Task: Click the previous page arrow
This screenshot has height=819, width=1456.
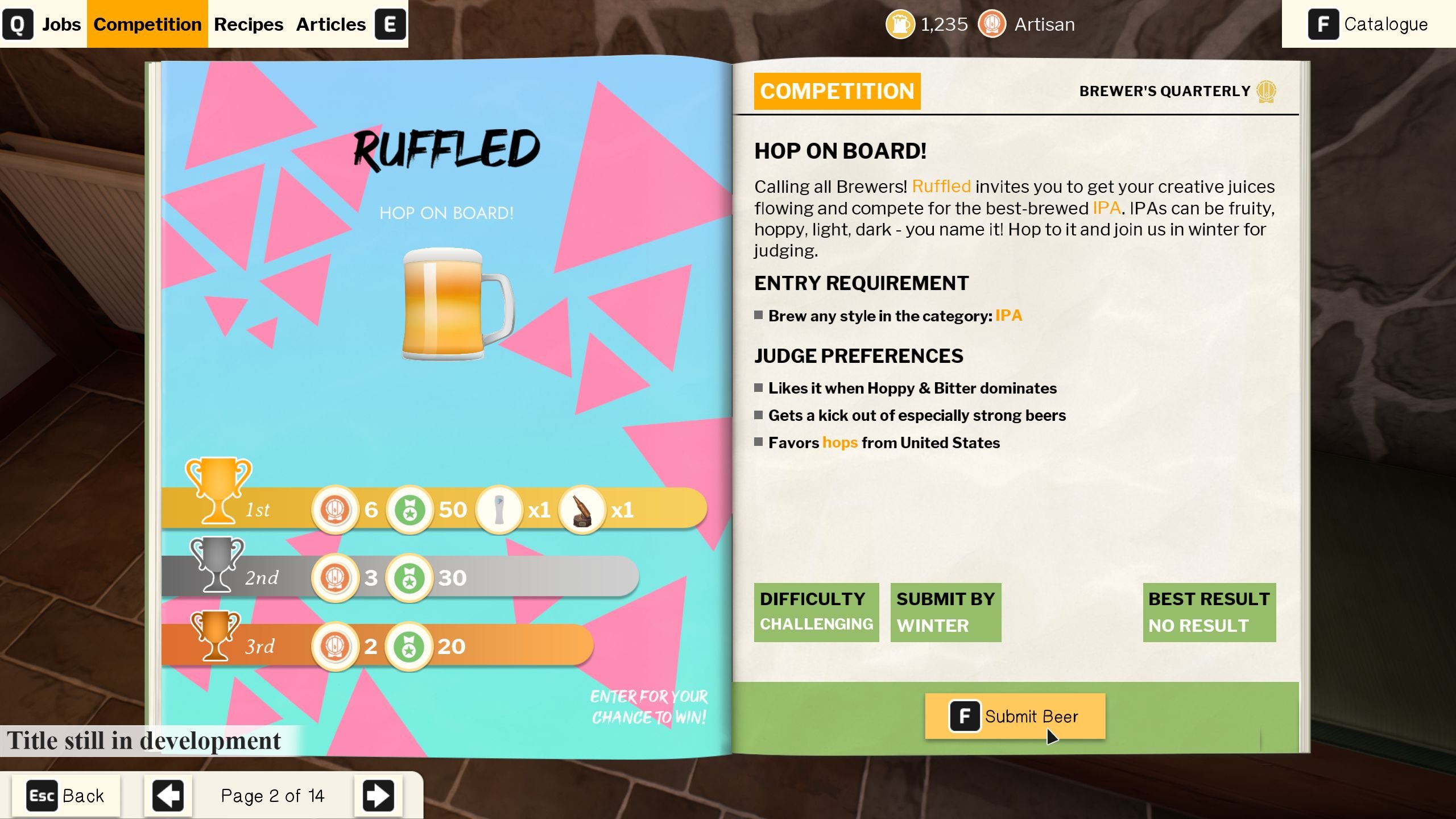Action: pyautogui.click(x=167, y=795)
